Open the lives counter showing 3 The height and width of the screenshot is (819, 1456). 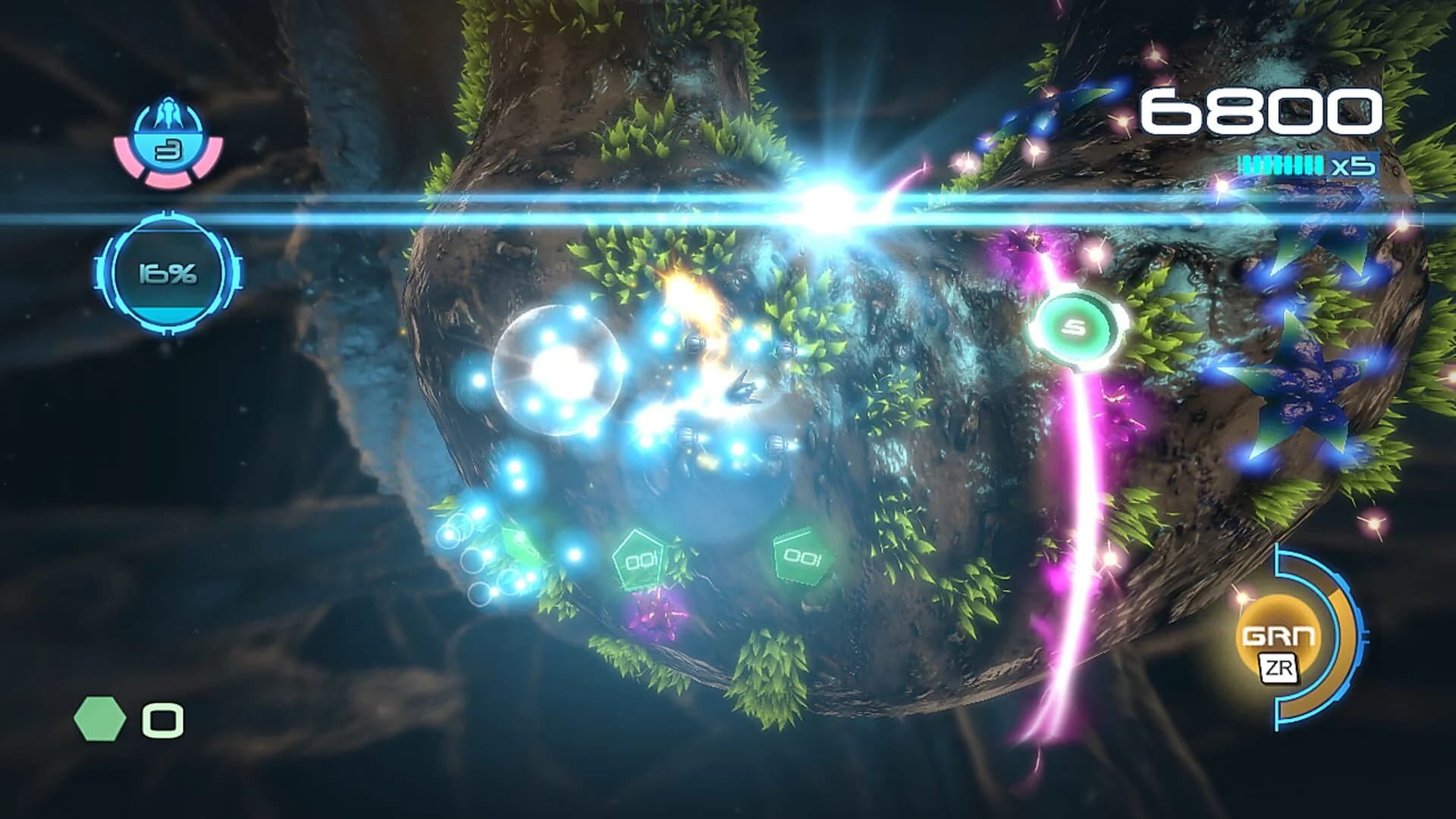tap(165, 149)
